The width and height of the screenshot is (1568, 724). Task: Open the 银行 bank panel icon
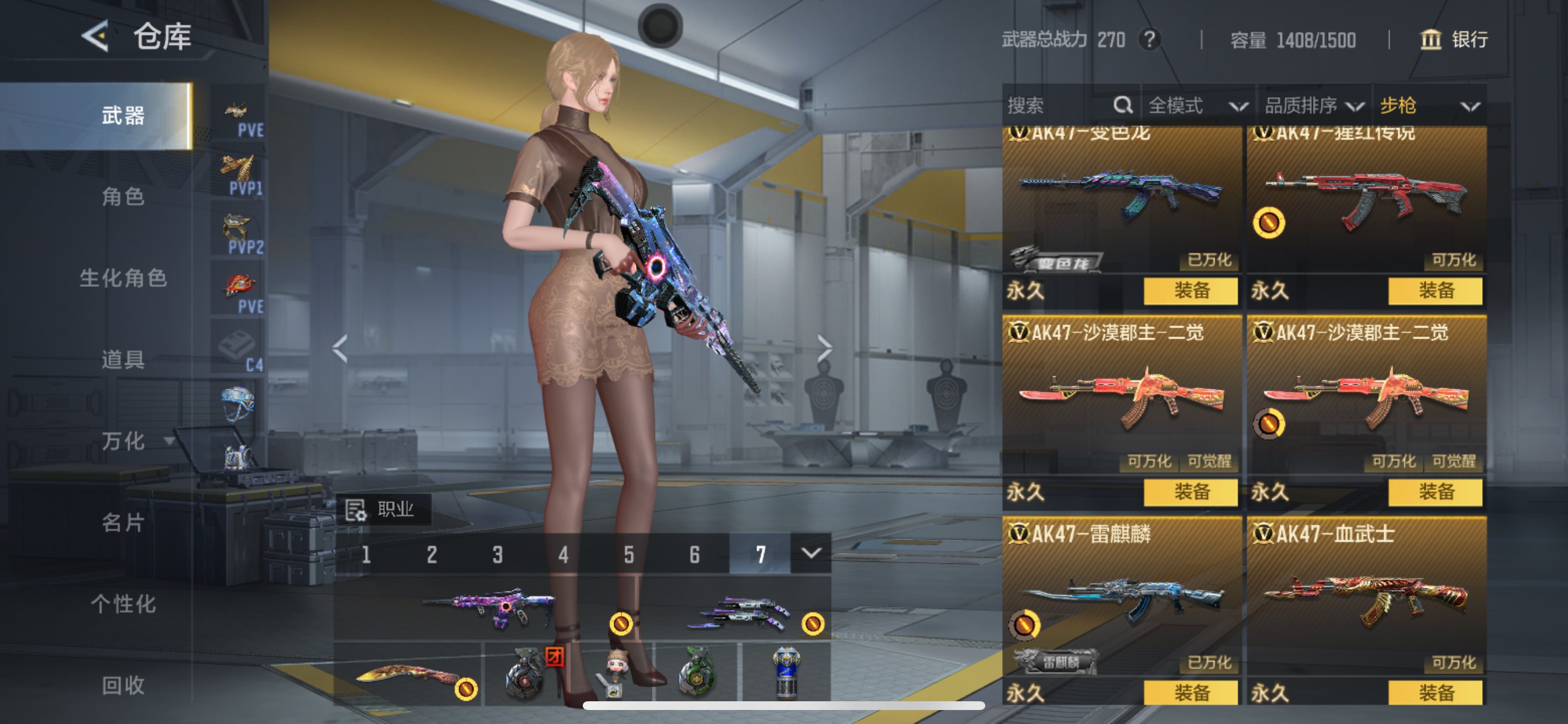(1431, 41)
